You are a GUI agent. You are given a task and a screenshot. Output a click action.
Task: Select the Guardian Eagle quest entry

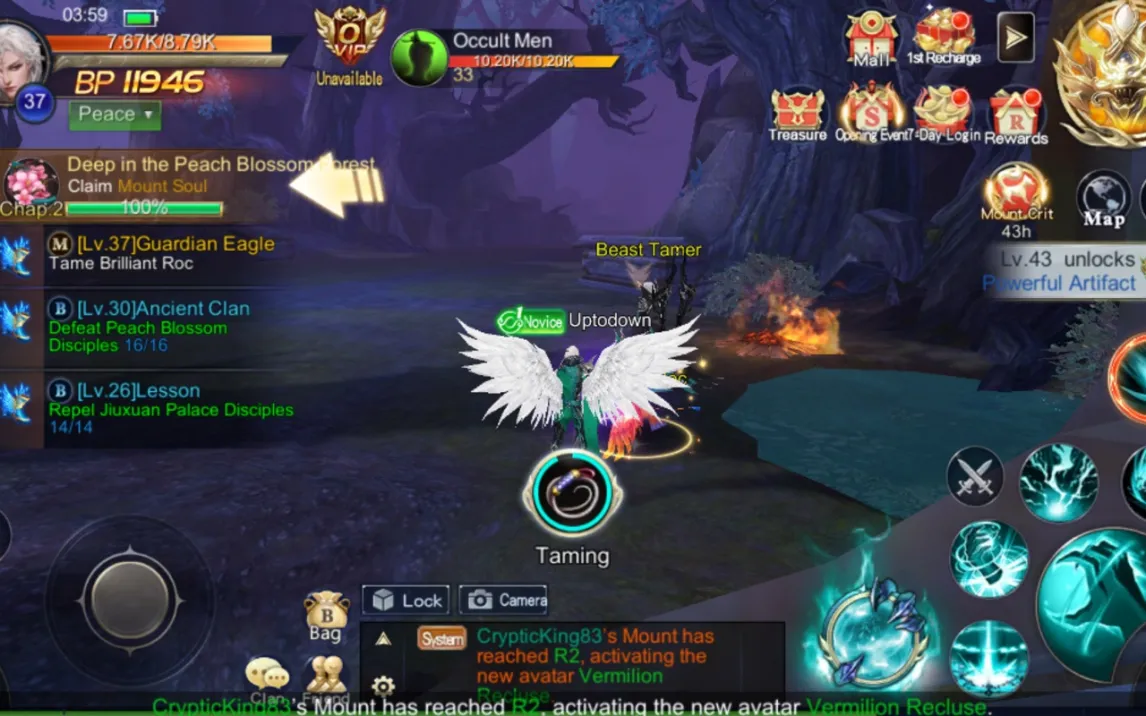(x=150, y=253)
